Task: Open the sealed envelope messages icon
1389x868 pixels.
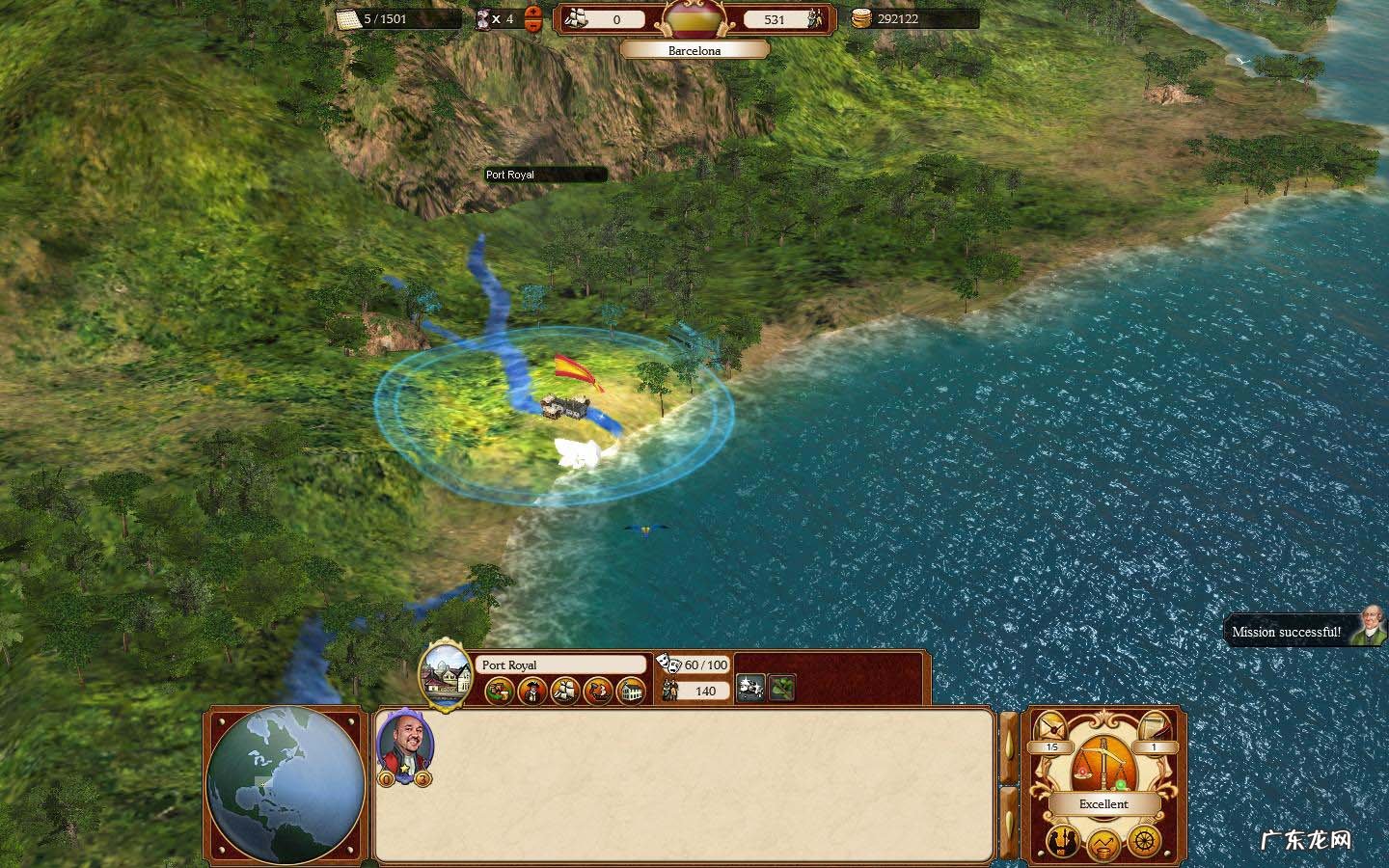Action: click(1050, 728)
